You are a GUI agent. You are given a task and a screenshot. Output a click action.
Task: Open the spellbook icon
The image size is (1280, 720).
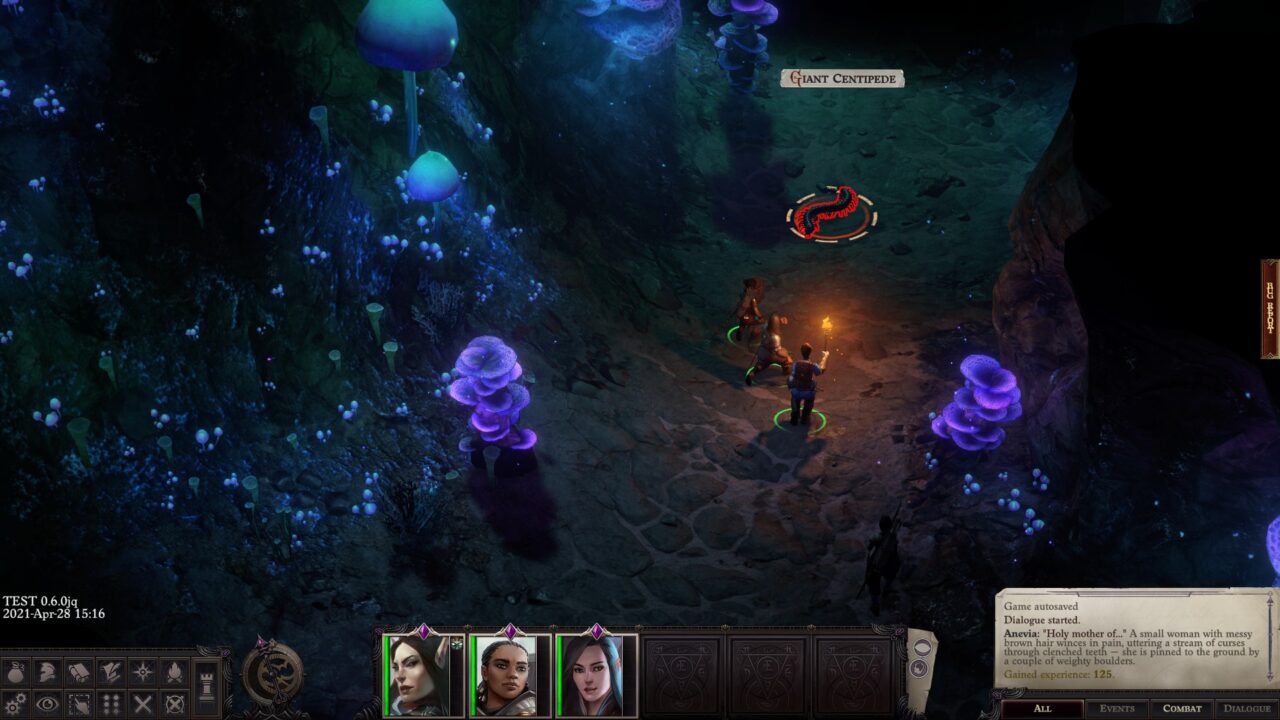[x=79, y=672]
